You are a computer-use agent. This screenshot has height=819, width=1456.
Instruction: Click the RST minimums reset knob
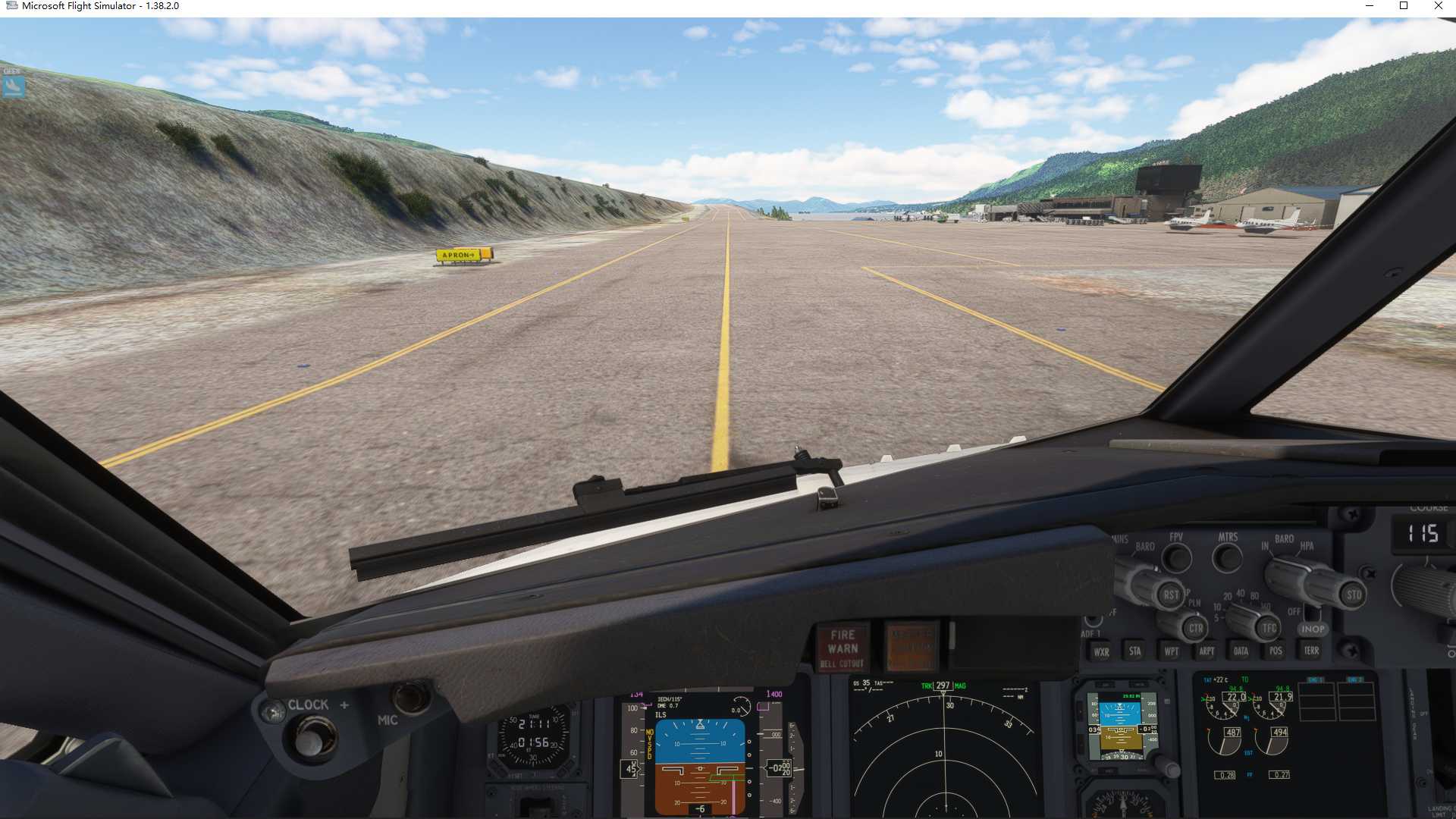1171,595
